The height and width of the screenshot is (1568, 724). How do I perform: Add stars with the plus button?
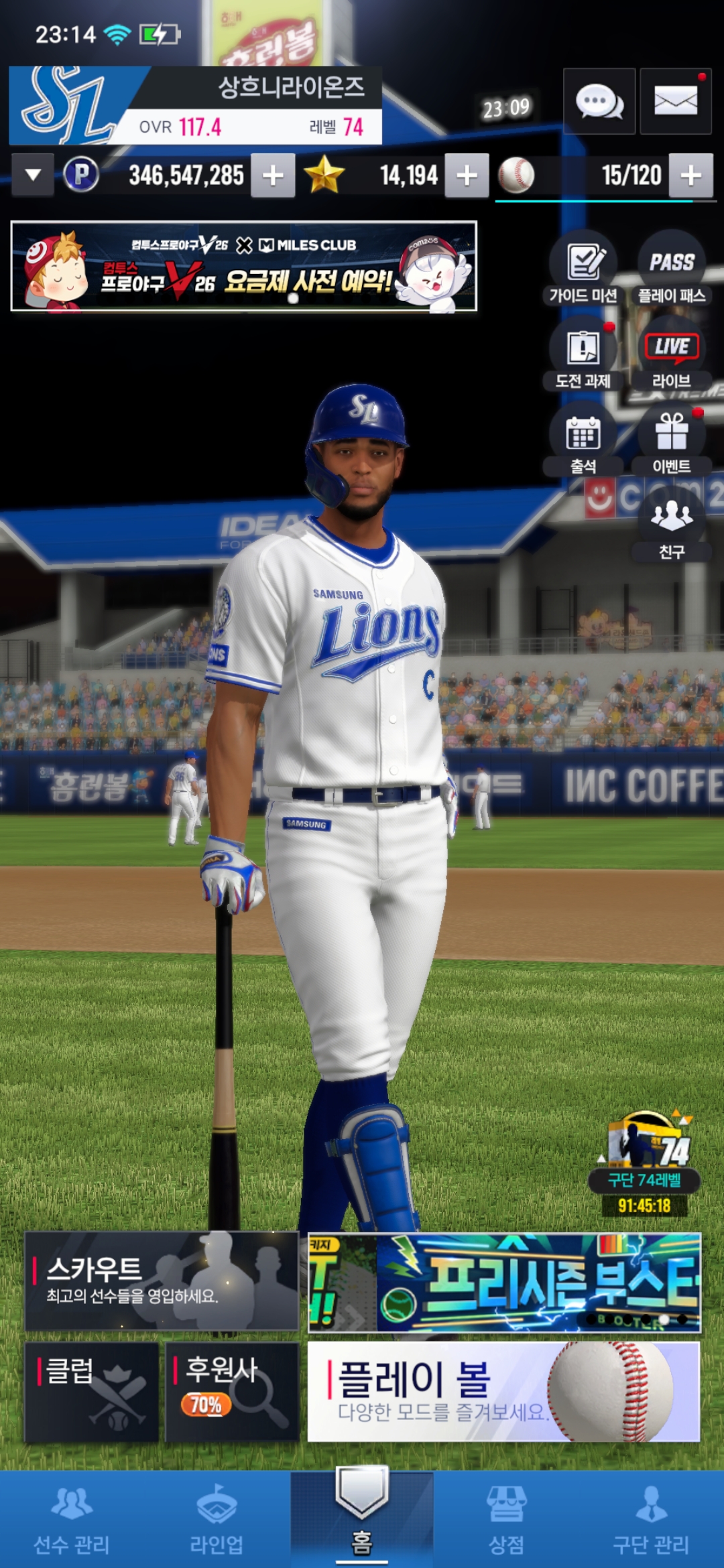click(467, 176)
